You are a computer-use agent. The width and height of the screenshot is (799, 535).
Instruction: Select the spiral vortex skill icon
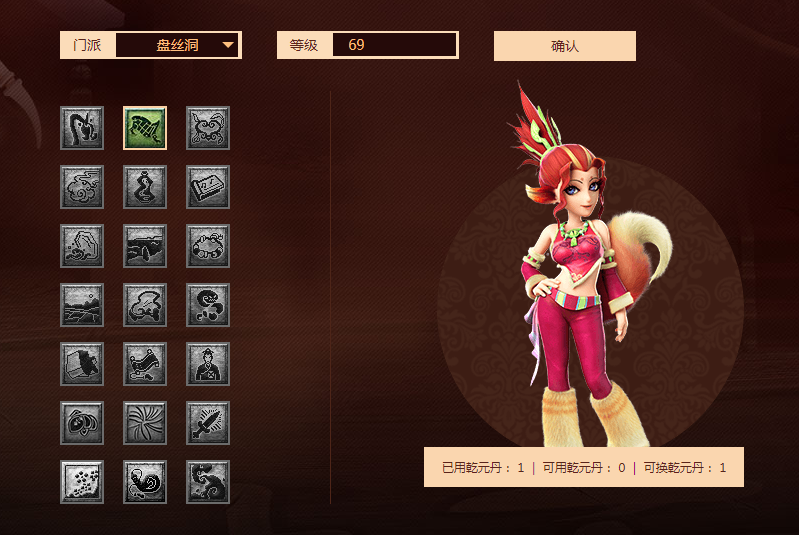pos(145,423)
